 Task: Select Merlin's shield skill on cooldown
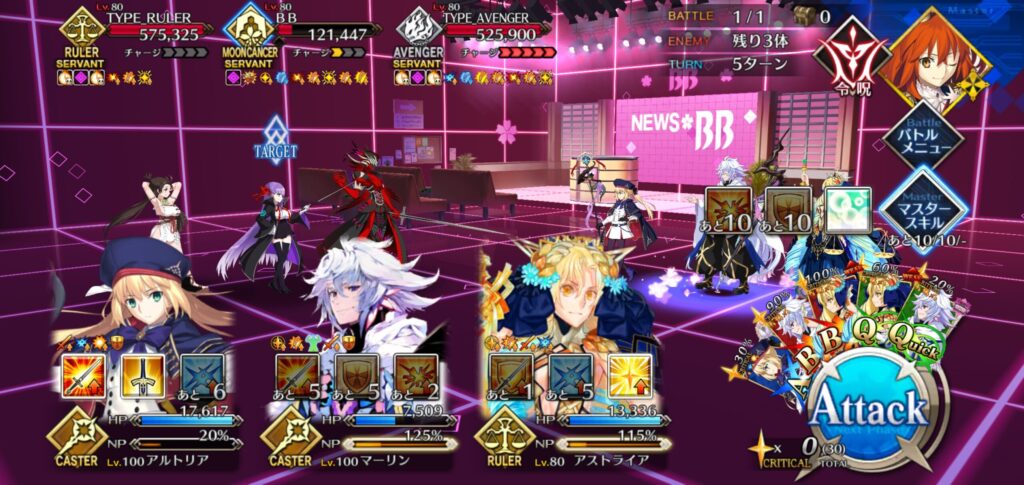click(356, 379)
